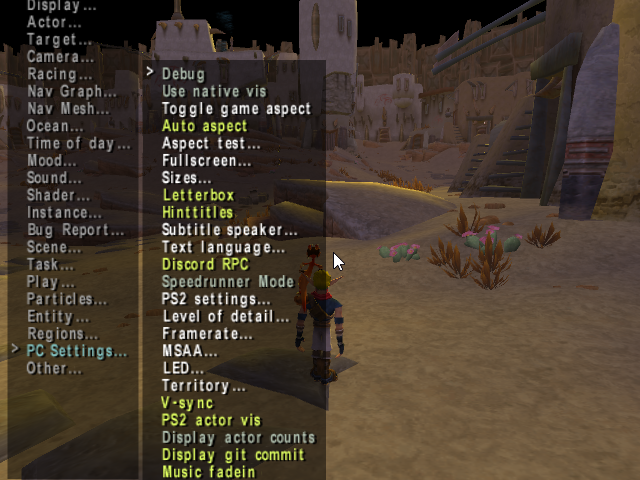Viewport: 640px width, 480px height.
Task: Open the Text language submenu
Action: [223, 247]
